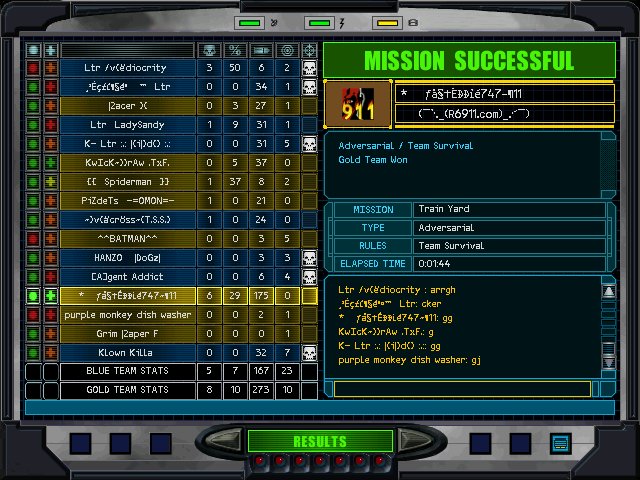Click the chat log scroll-down arrow
The width and height of the screenshot is (640, 480).
pyautogui.click(x=607, y=387)
